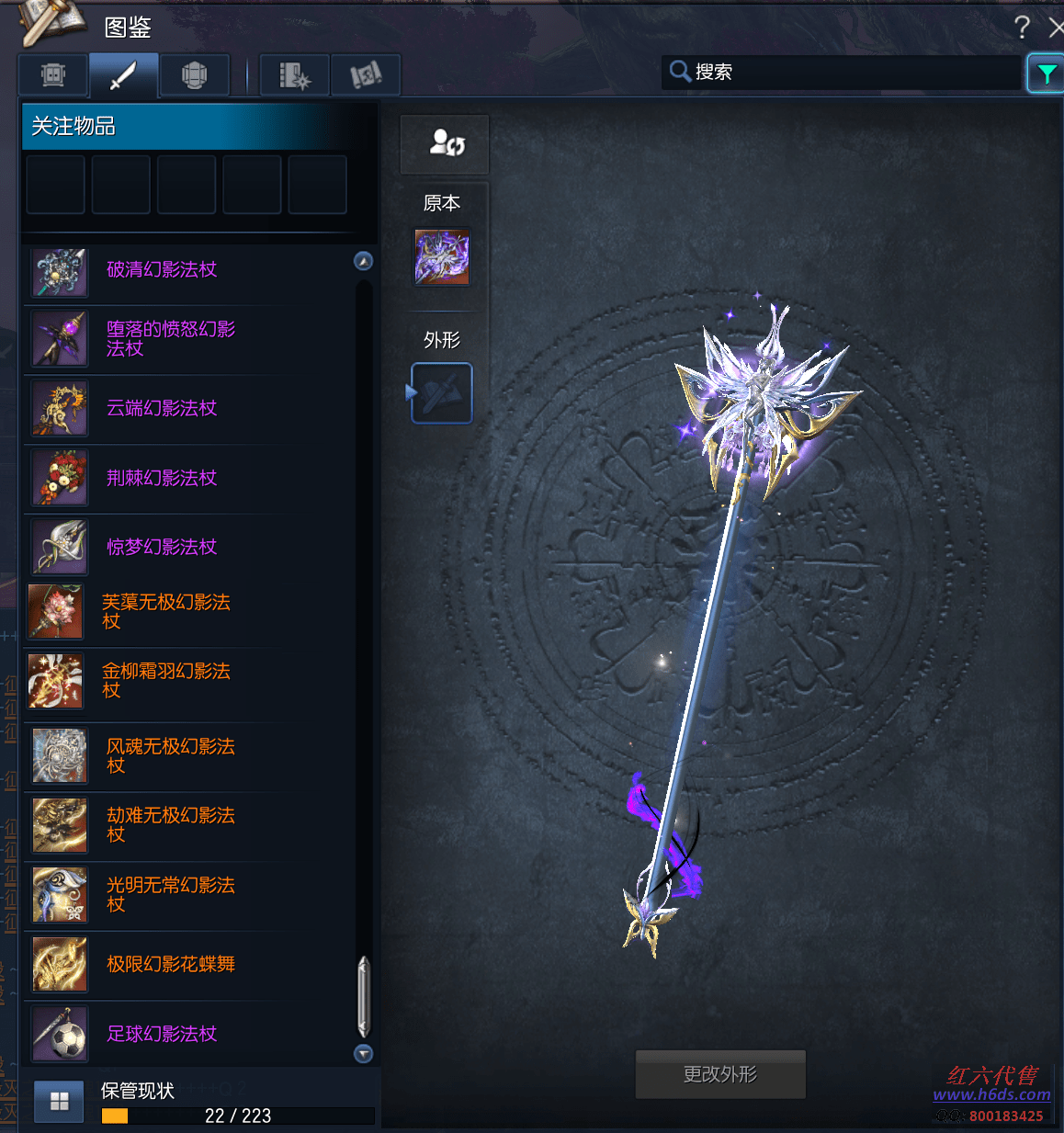1064x1133 pixels.
Task: Select the 原本 original weapon icon
Action: pos(442,257)
